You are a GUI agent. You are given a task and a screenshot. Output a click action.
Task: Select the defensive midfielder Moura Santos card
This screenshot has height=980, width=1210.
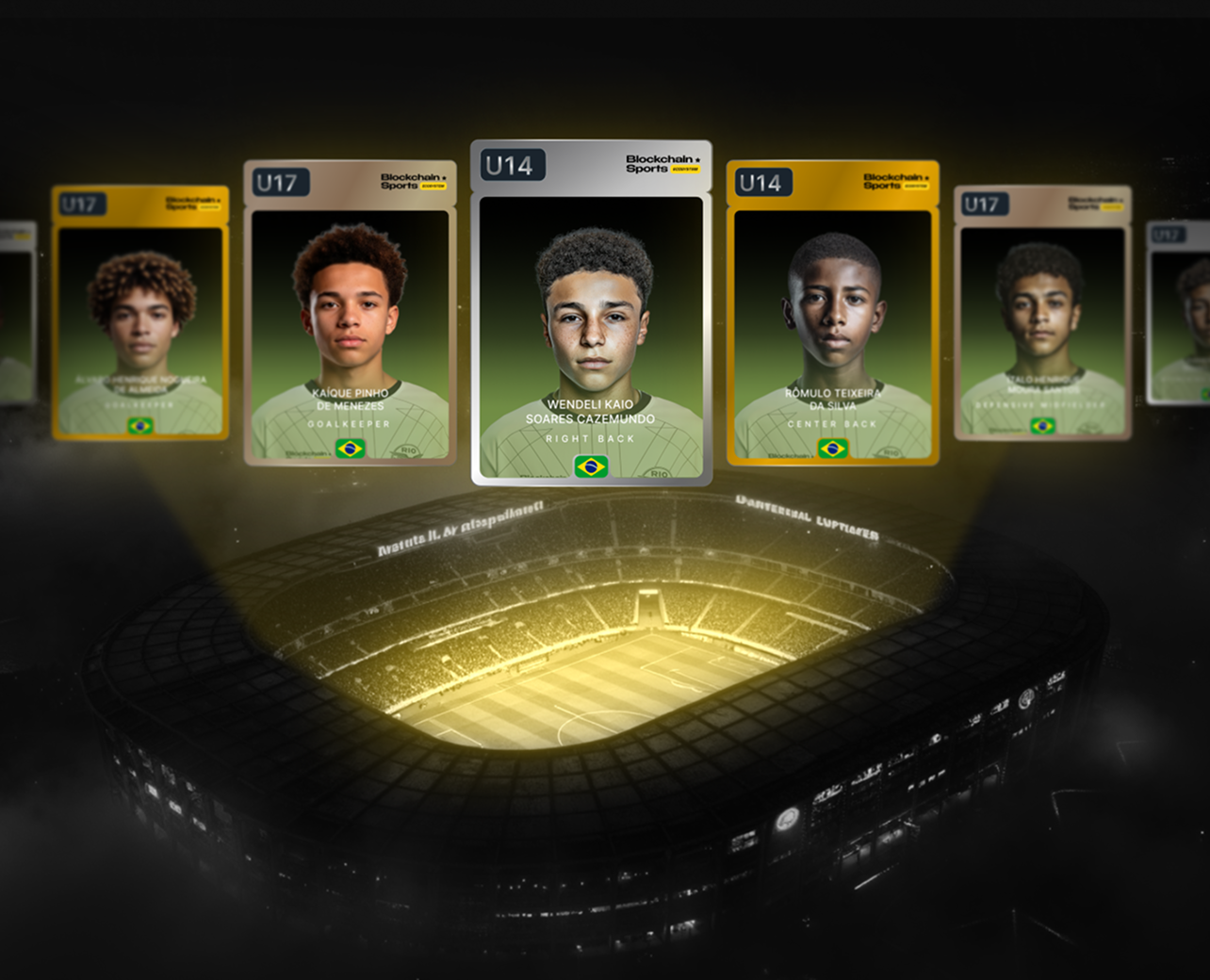(x=1041, y=314)
